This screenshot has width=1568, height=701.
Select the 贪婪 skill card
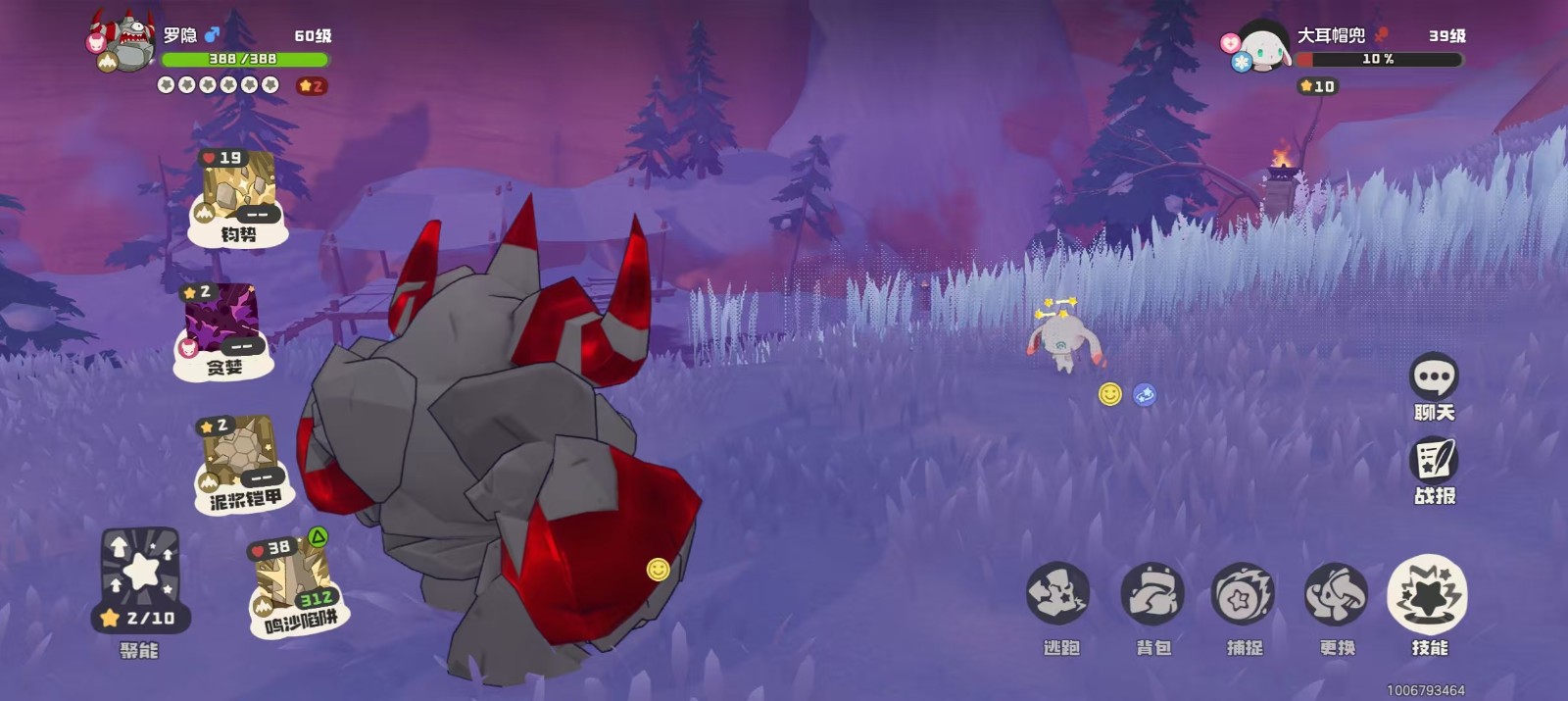pos(222,330)
